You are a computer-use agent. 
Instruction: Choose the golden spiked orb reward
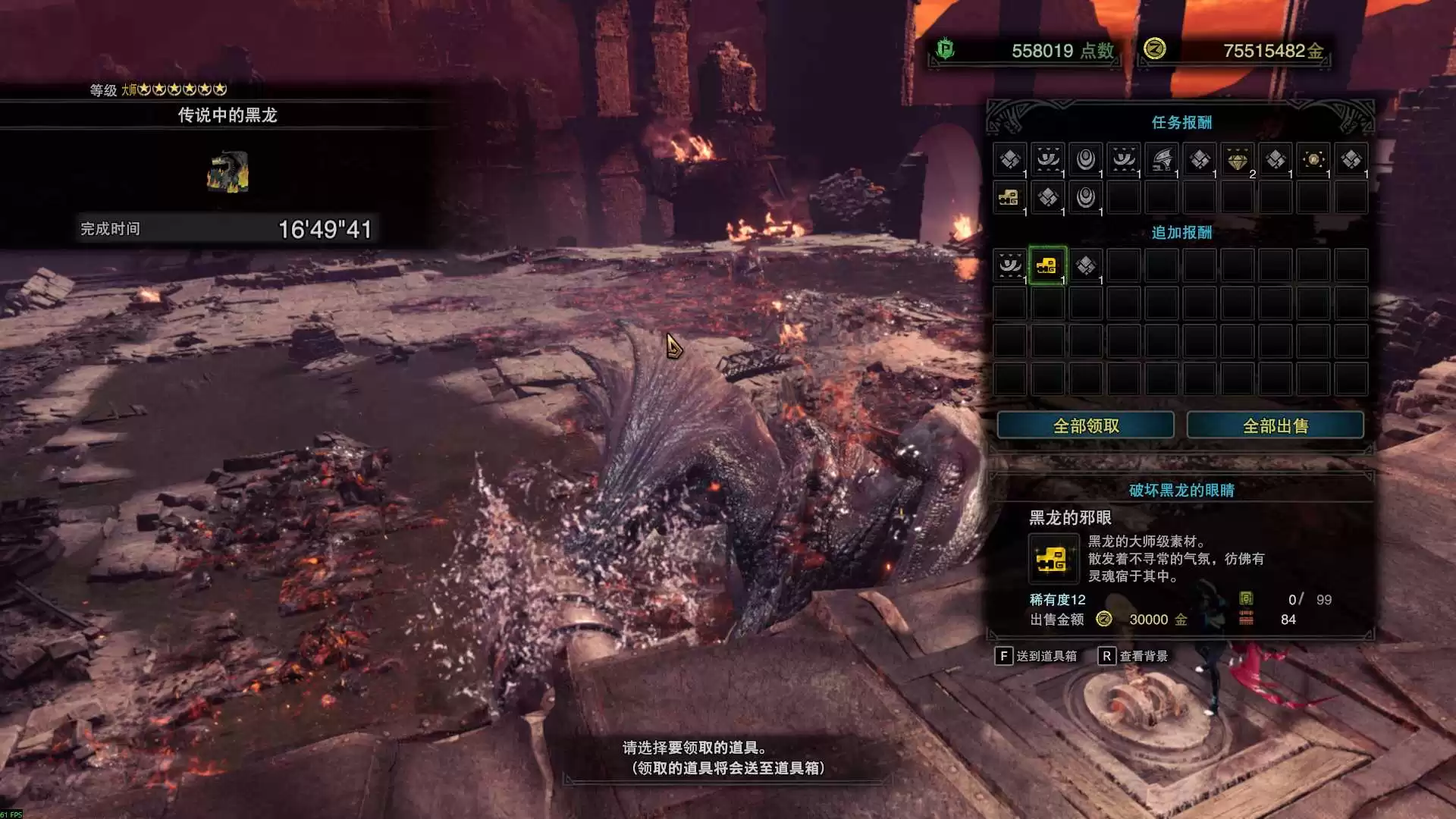(x=1313, y=159)
